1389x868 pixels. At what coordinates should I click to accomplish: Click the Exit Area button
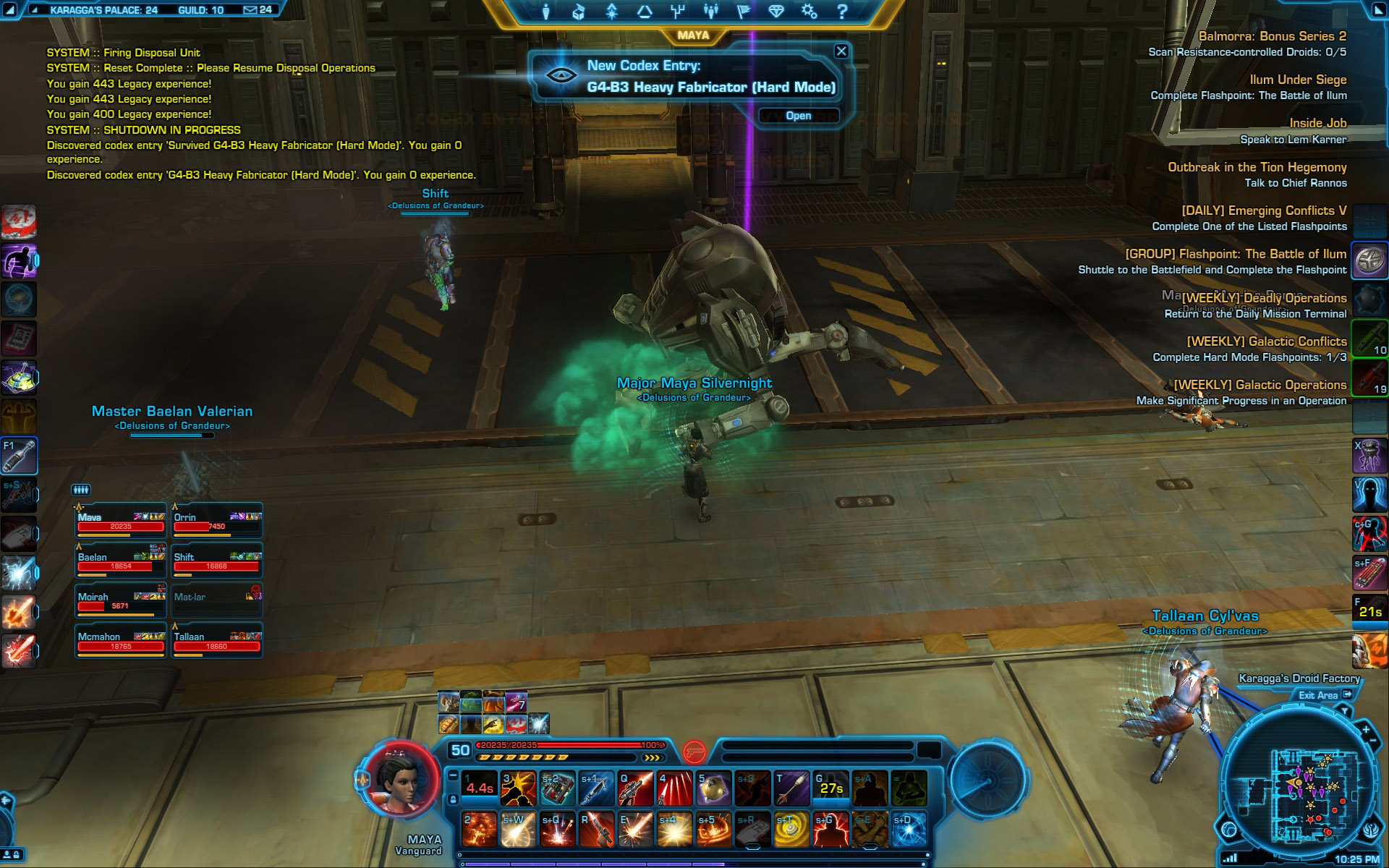[x=1324, y=695]
